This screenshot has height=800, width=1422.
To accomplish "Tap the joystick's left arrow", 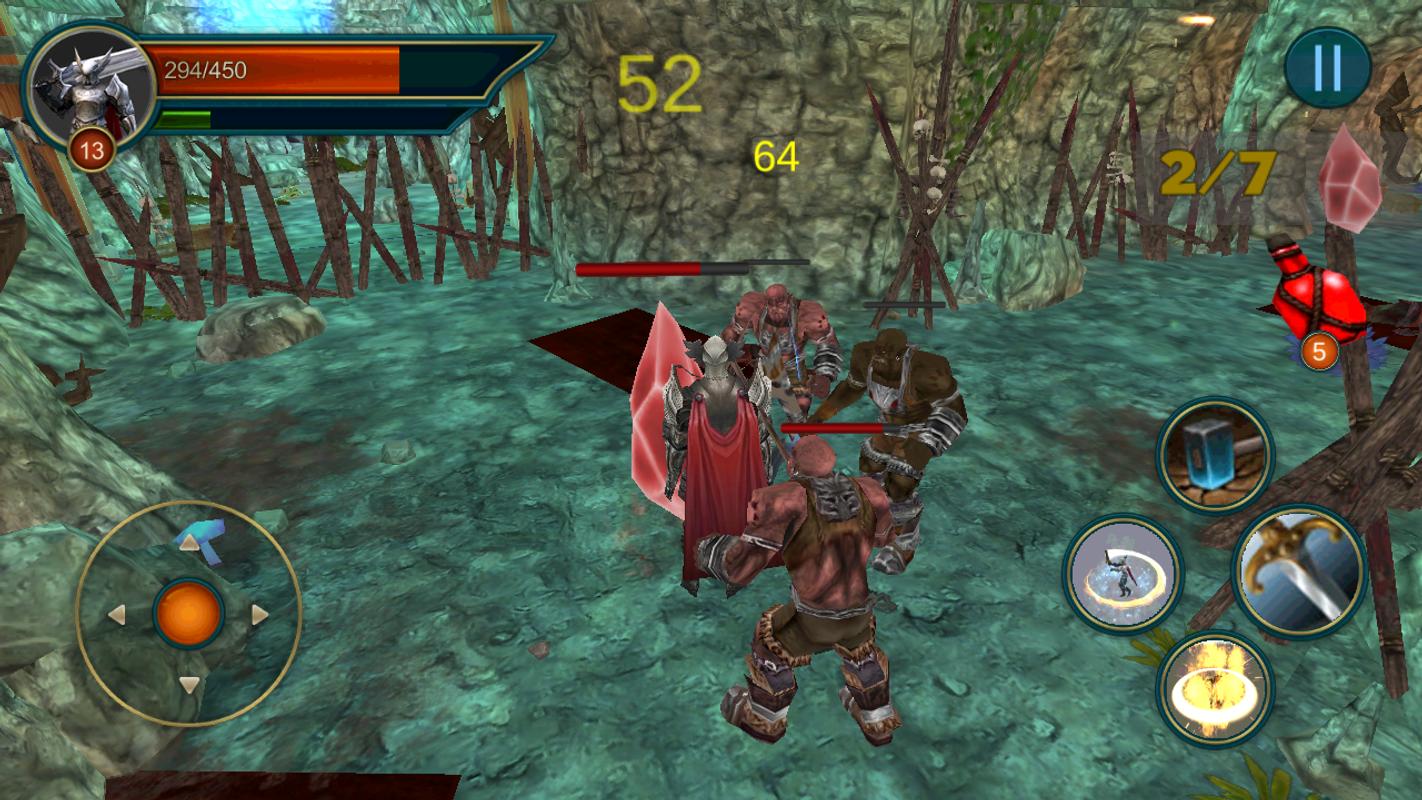I will point(117,614).
